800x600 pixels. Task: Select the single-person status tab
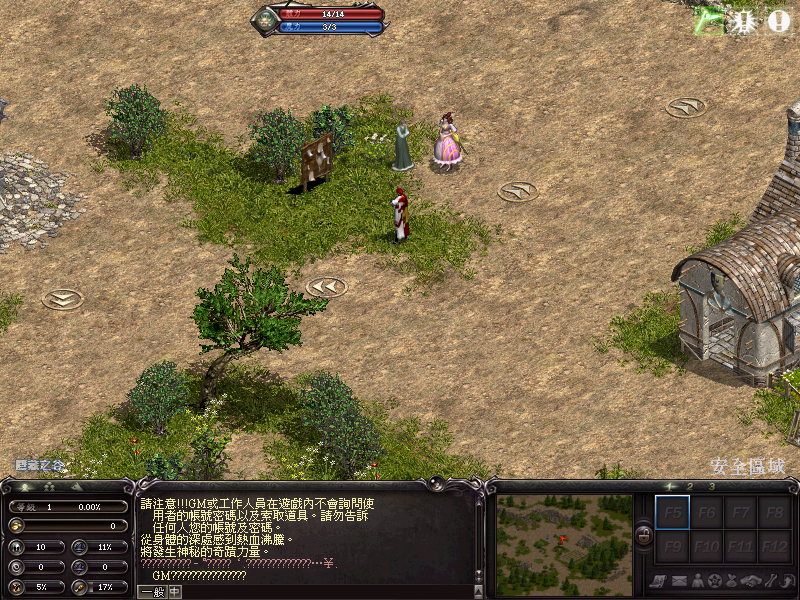pos(25,487)
